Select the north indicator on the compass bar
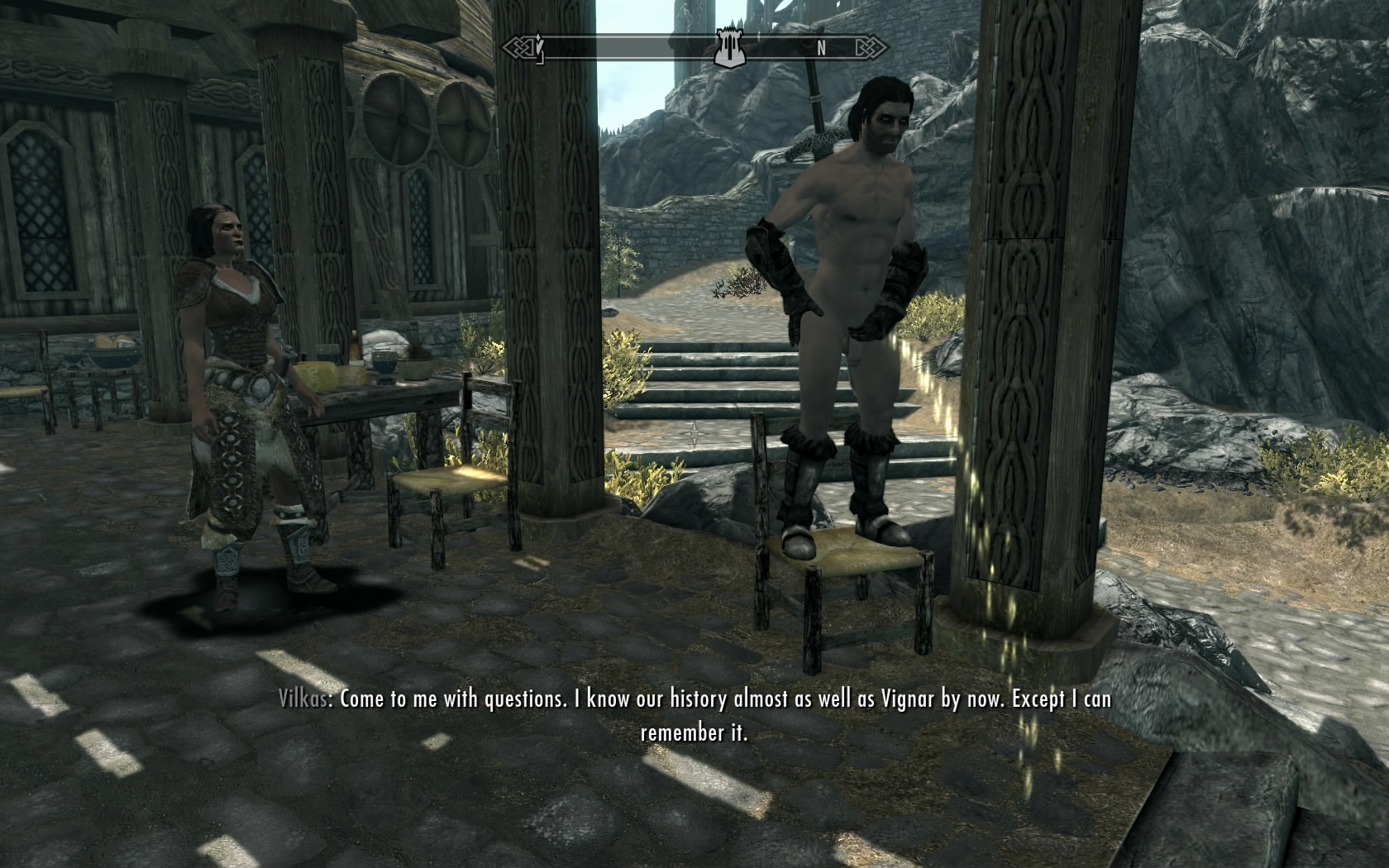 [x=821, y=48]
